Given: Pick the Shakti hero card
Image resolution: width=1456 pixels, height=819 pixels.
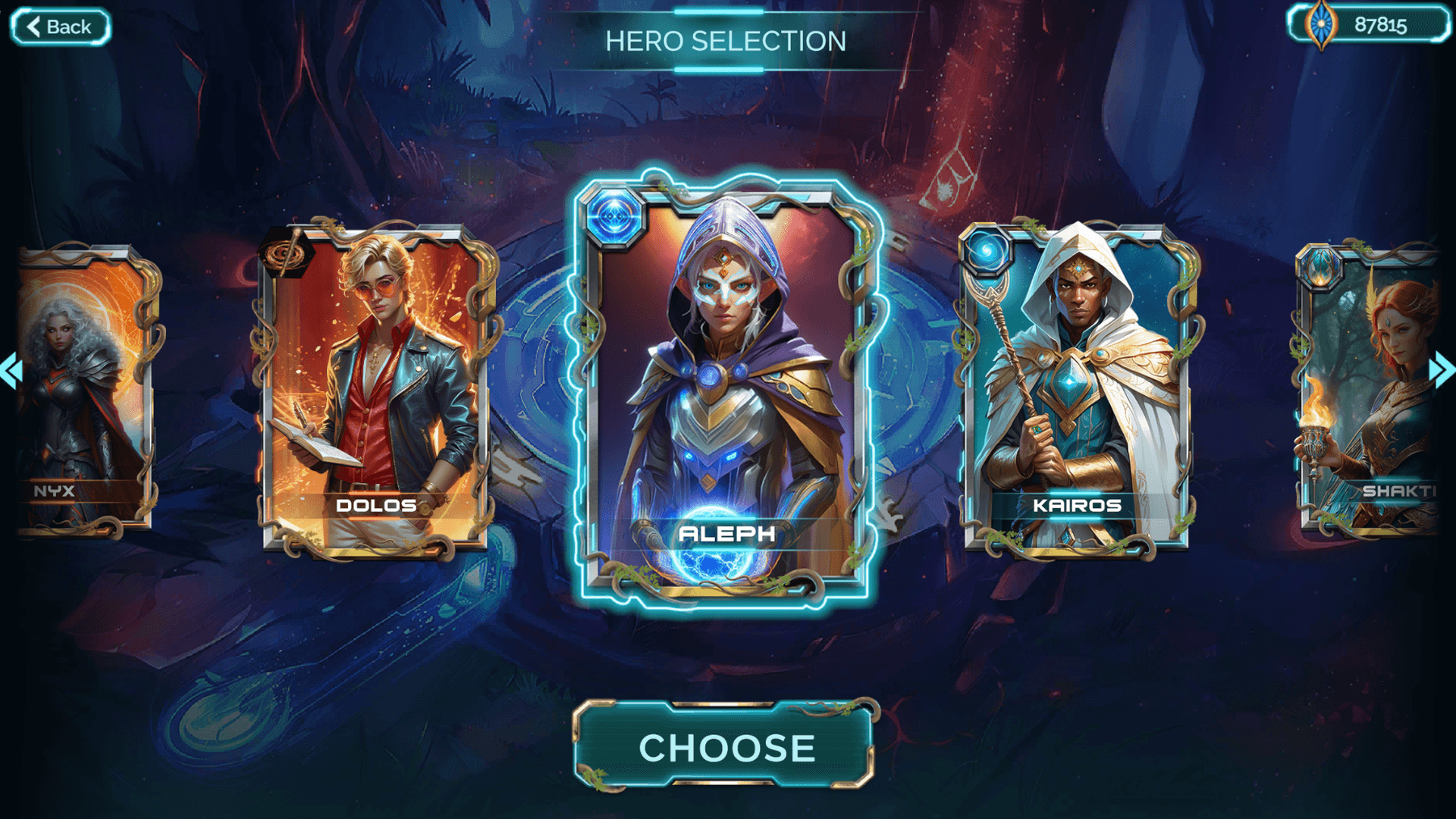Looking at the screenshot, I should click(1369, 387).
